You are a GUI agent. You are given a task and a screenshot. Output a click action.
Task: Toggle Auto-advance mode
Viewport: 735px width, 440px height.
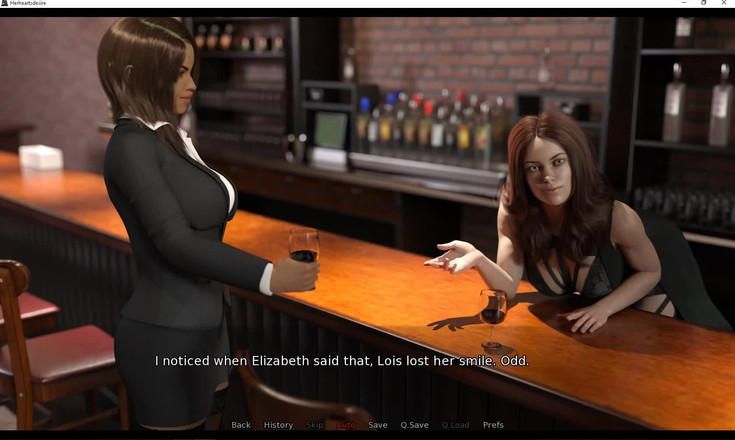pos(346,425)
